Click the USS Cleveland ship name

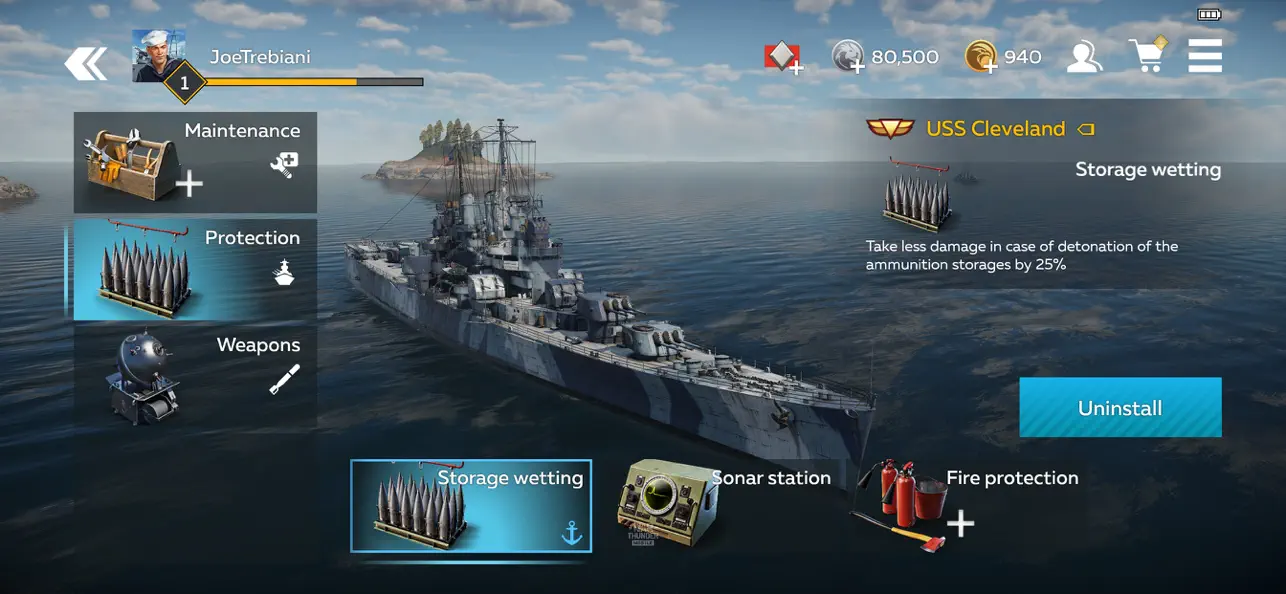(x=995, y=129)
